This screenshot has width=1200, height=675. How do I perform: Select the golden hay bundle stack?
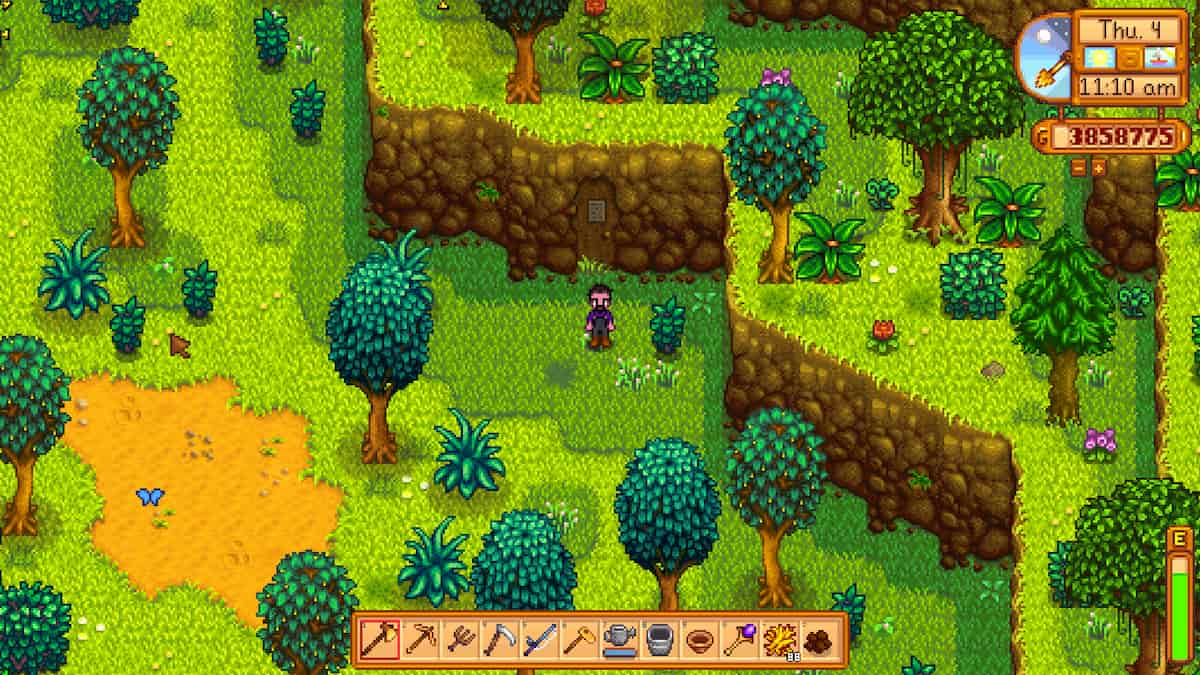tap(777, 639)
